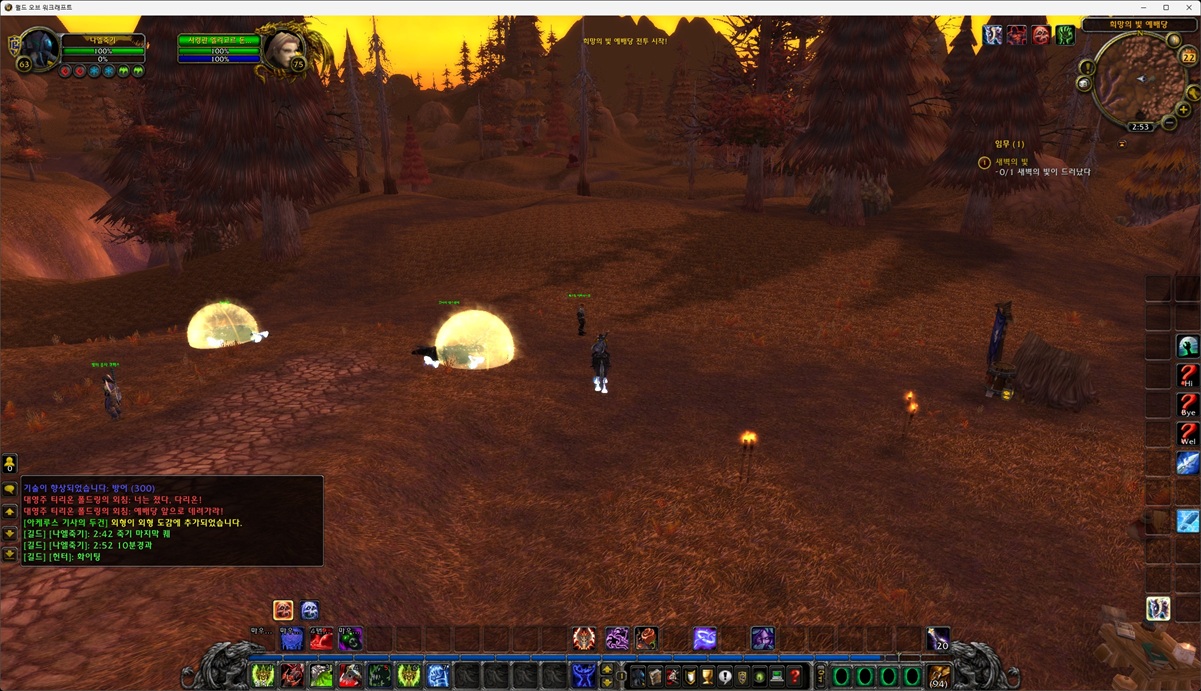Open the backpack showing 94 free slots
The image size is (1201, 691).
coord(939,676)
